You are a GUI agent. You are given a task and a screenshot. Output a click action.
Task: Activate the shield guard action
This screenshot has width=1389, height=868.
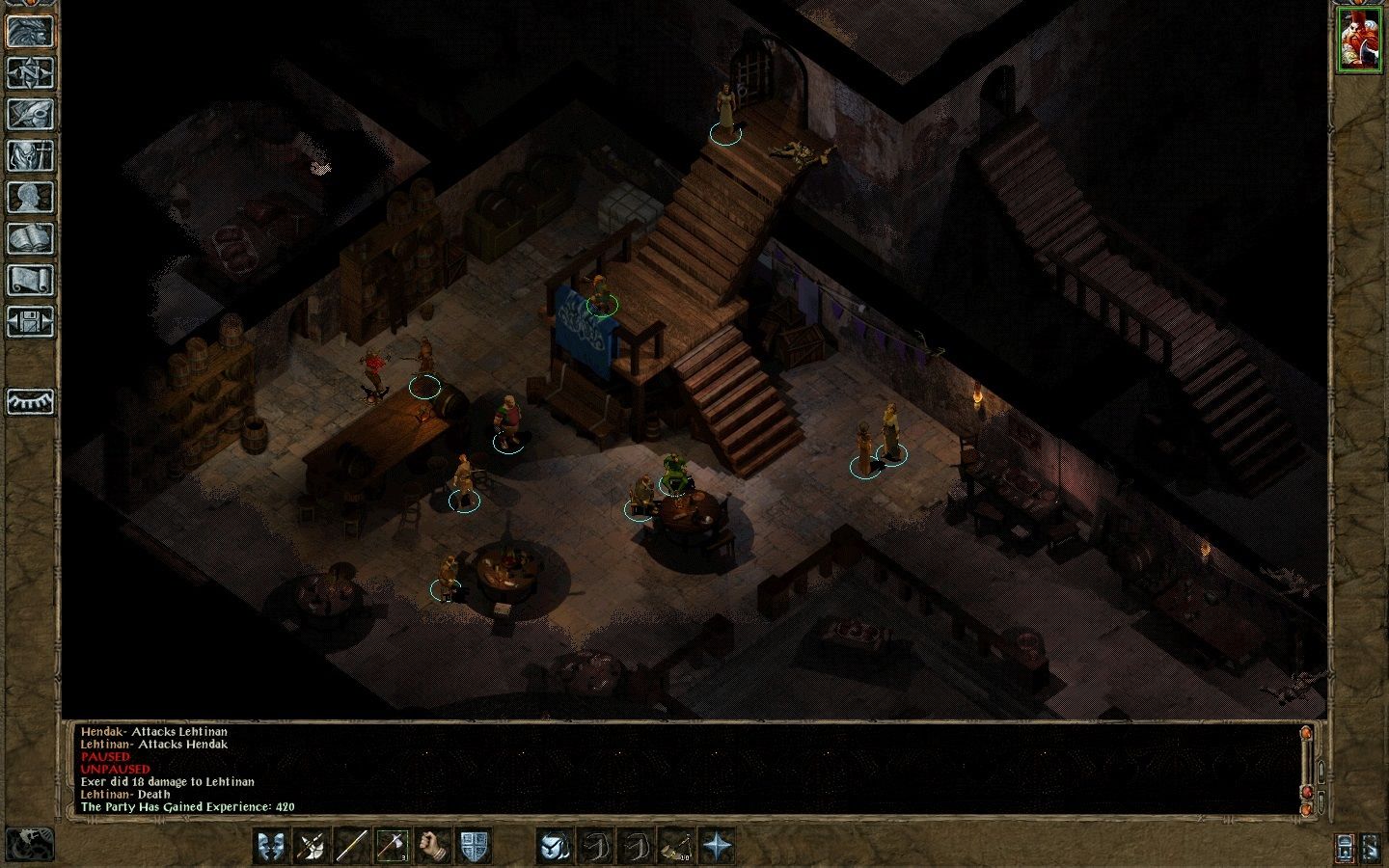point(474,846)
